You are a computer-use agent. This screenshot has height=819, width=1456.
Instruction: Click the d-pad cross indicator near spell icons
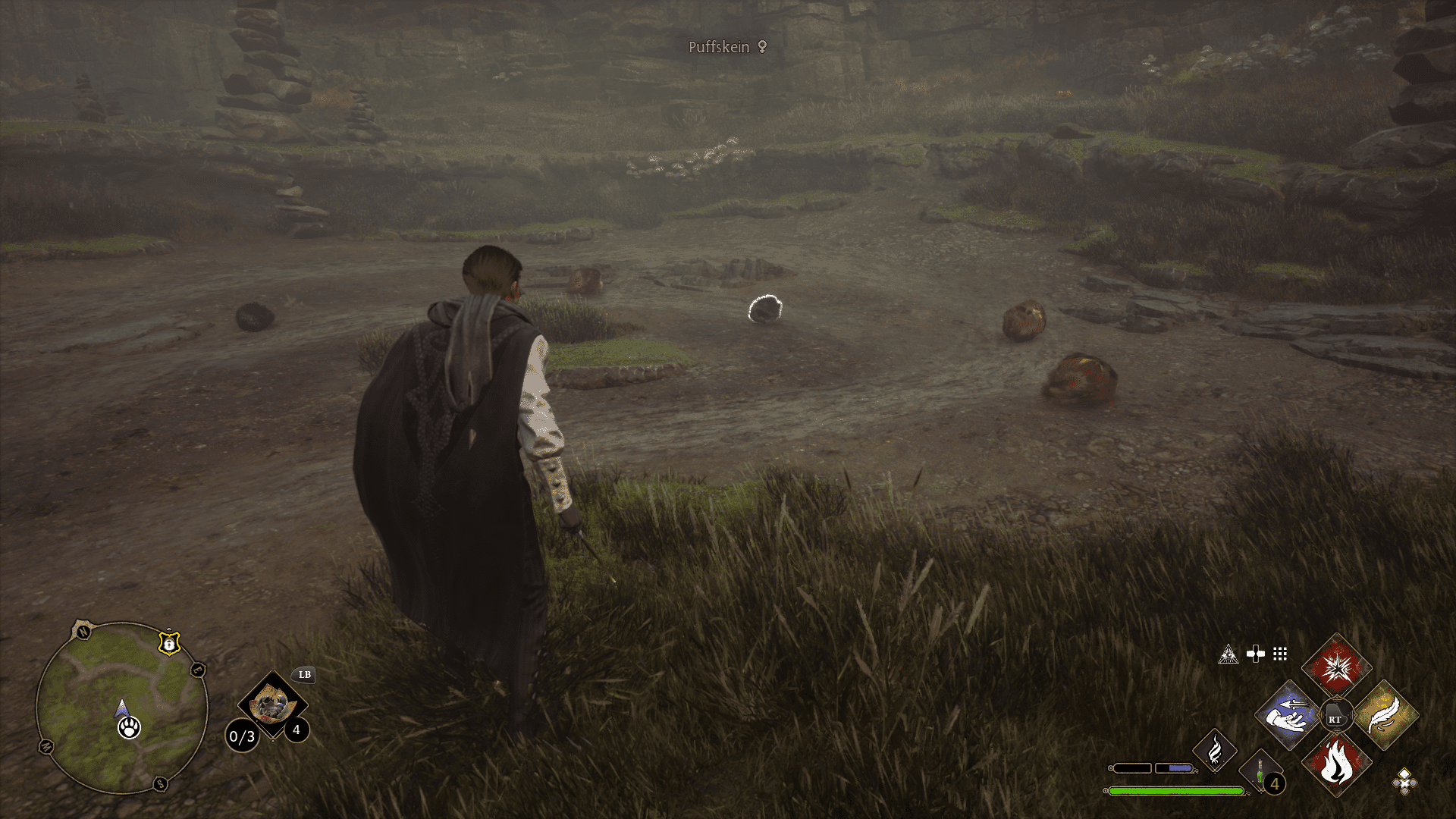click(x=1254, y=654)
